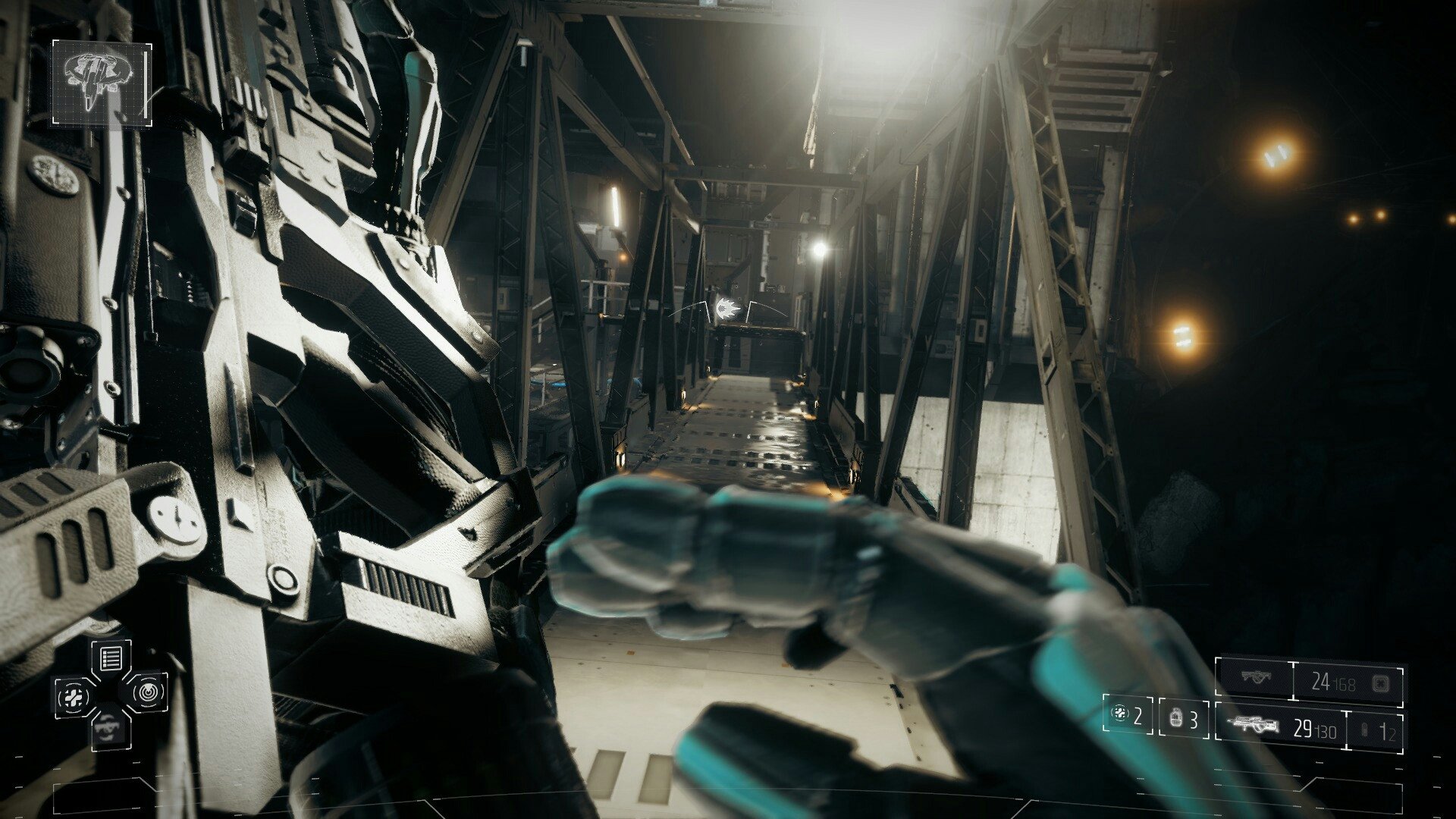The height and width of the screenshot is (819, 1456).
Task: Select the medical cross option on the item wheel
Action: pyautogui.click(x=74, y=697)
